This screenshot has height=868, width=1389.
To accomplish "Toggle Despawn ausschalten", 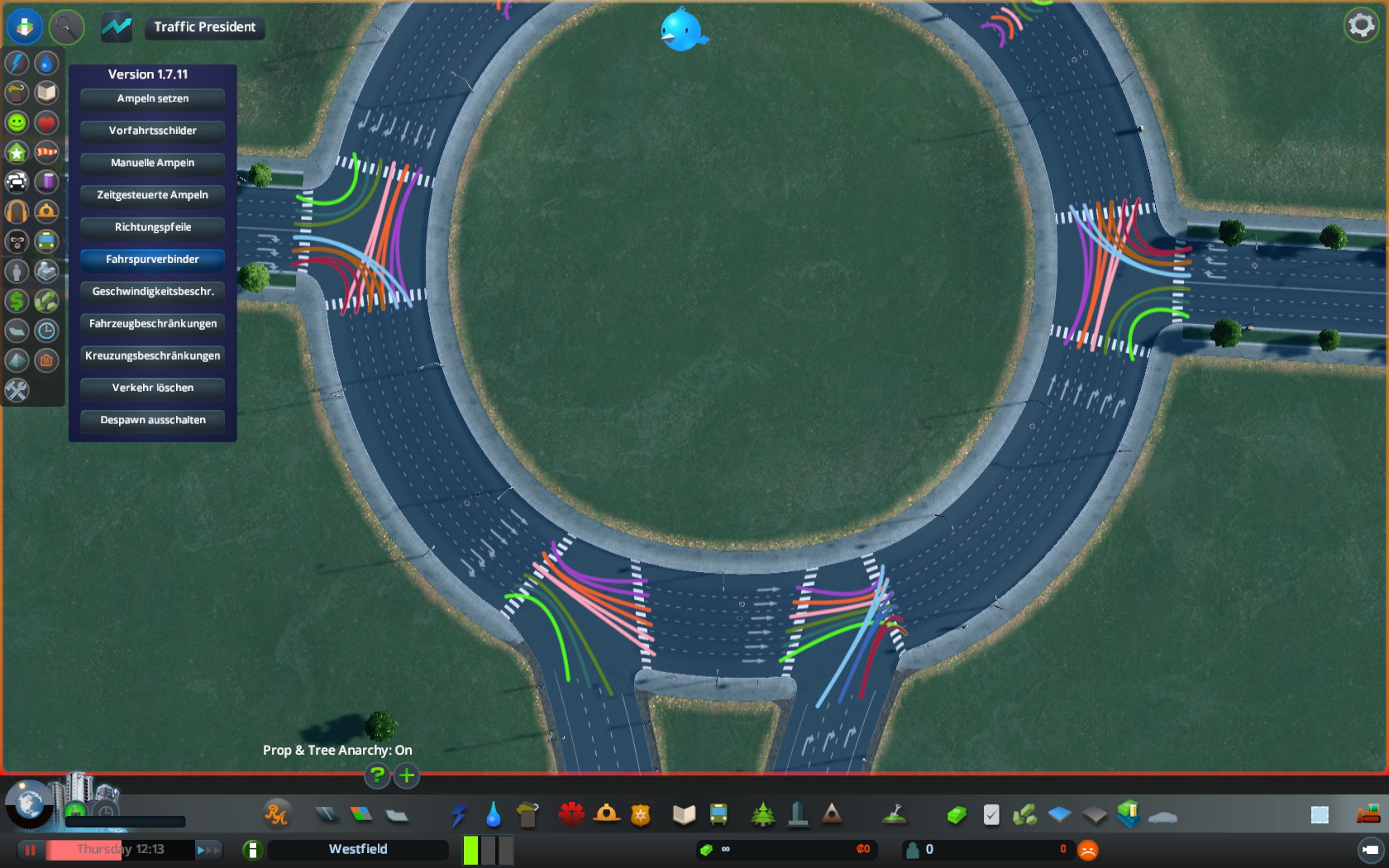I will tap(153, 420).
